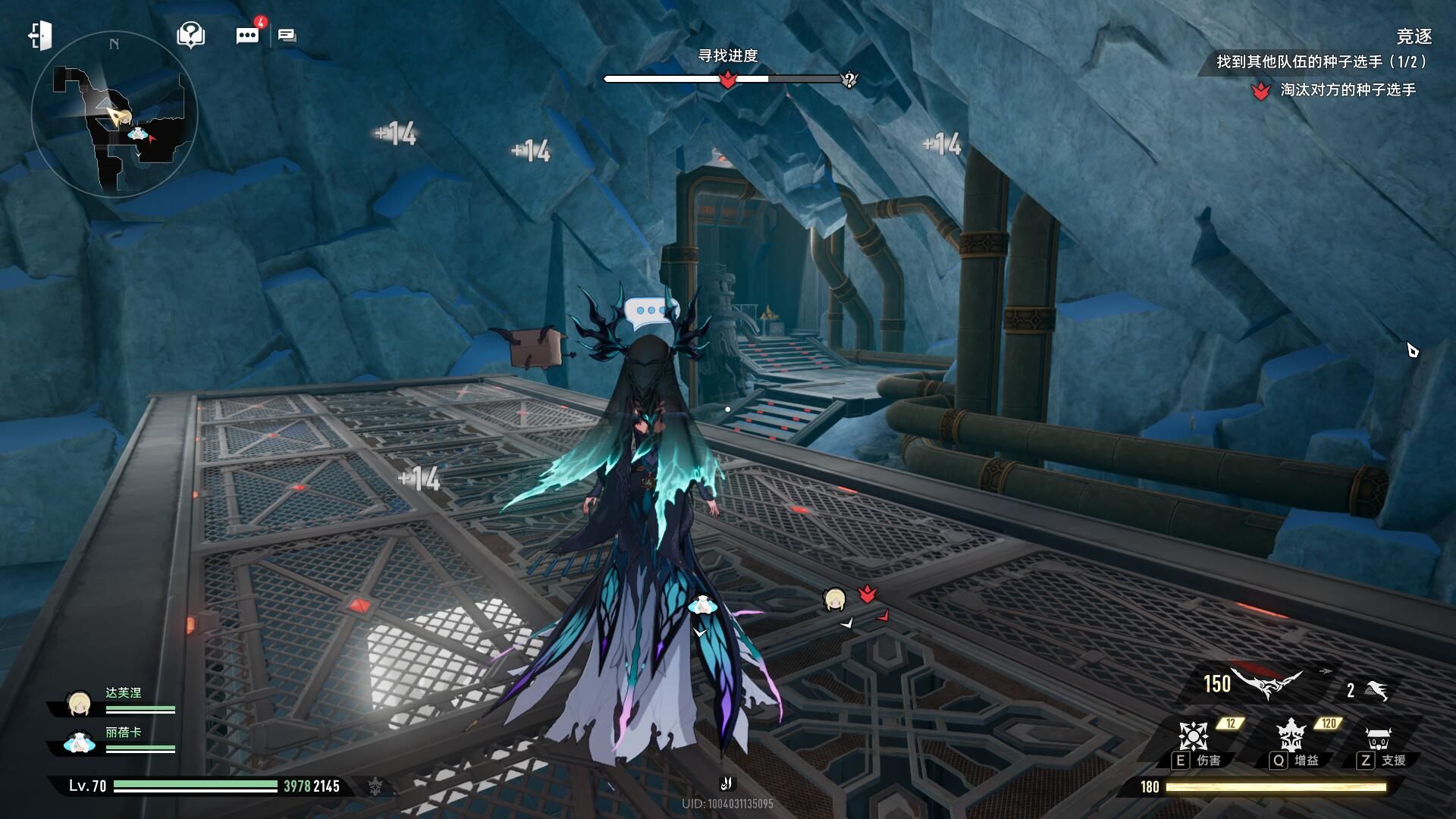Open chat with 4 unread messages
This screenshot has width=1456, height=819.
pyautogui.click(x=248, y=35)
